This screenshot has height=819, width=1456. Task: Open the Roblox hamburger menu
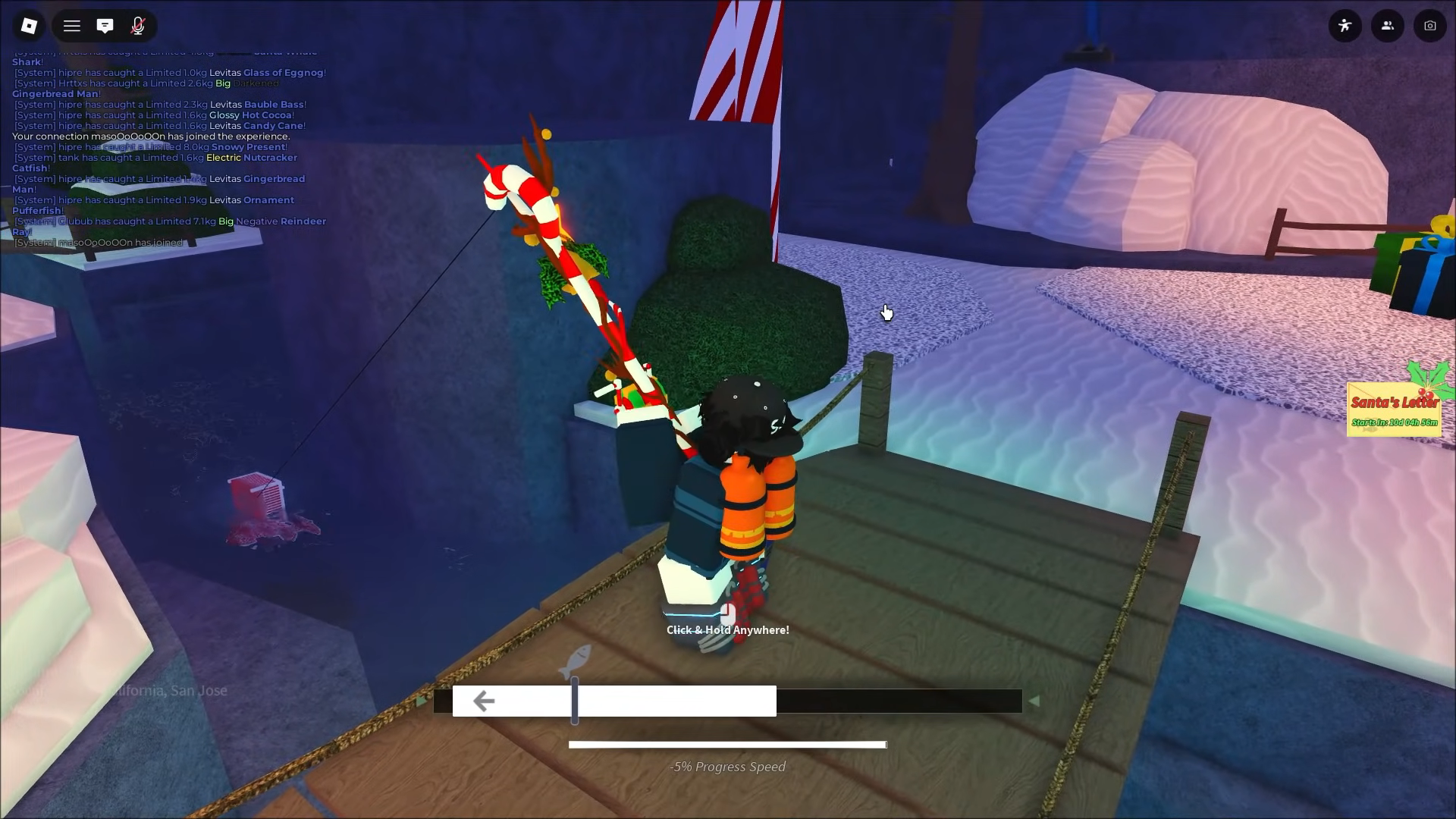(71, 25)
